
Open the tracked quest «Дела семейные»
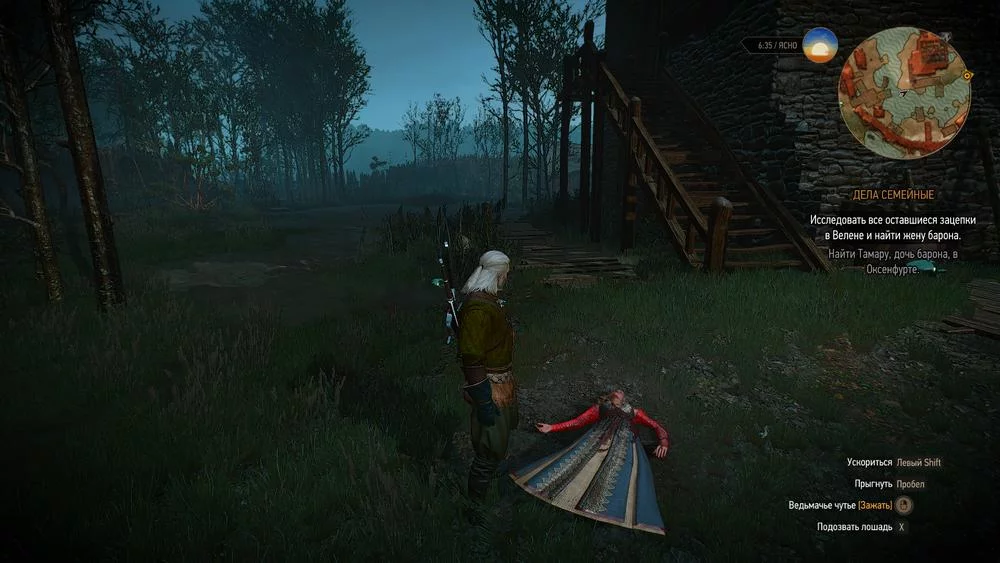pyautogui.click(x=906, y=195)
